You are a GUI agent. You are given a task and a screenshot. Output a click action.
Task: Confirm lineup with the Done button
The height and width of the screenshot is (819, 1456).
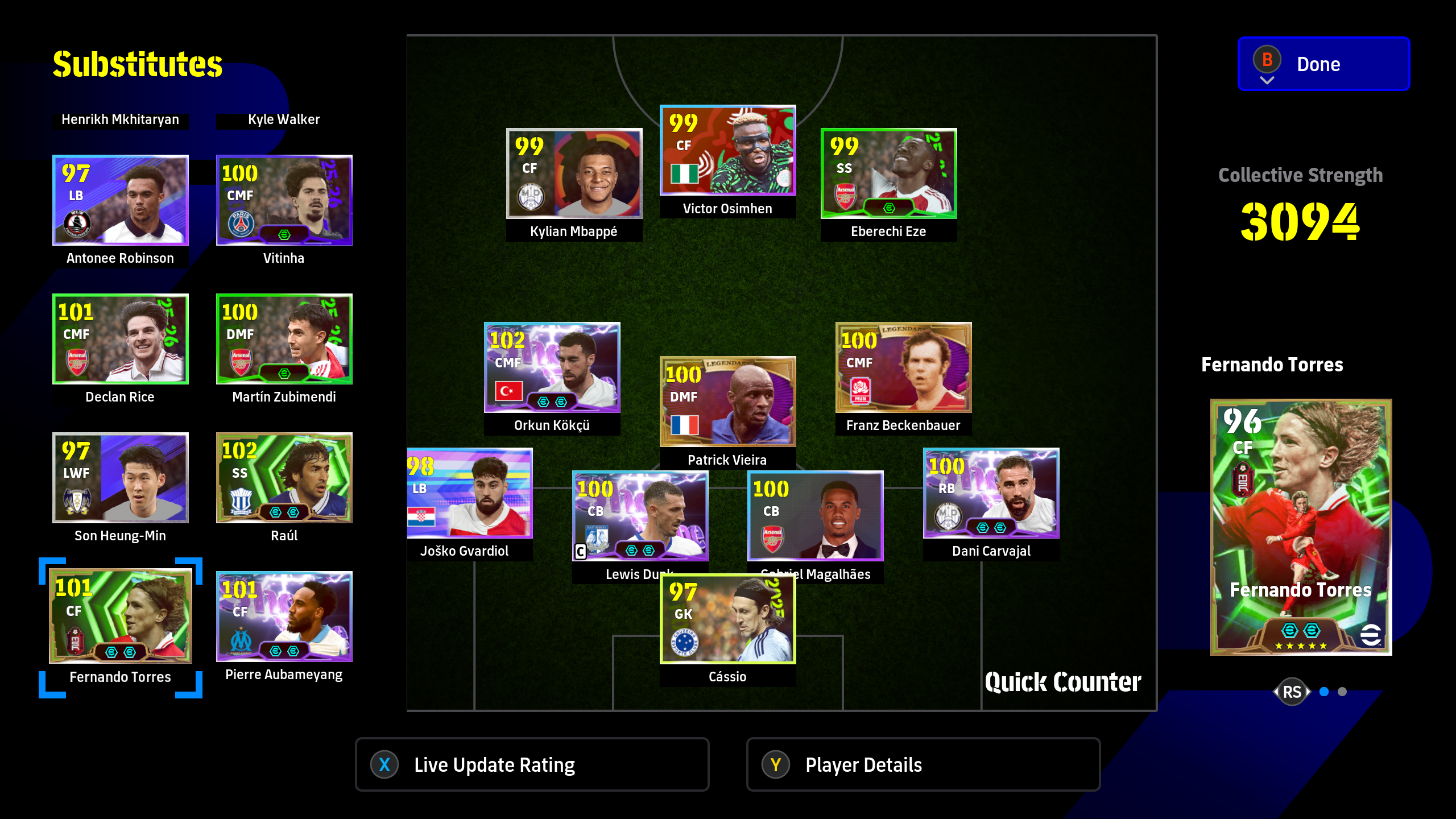click(x=1323, y=64)
